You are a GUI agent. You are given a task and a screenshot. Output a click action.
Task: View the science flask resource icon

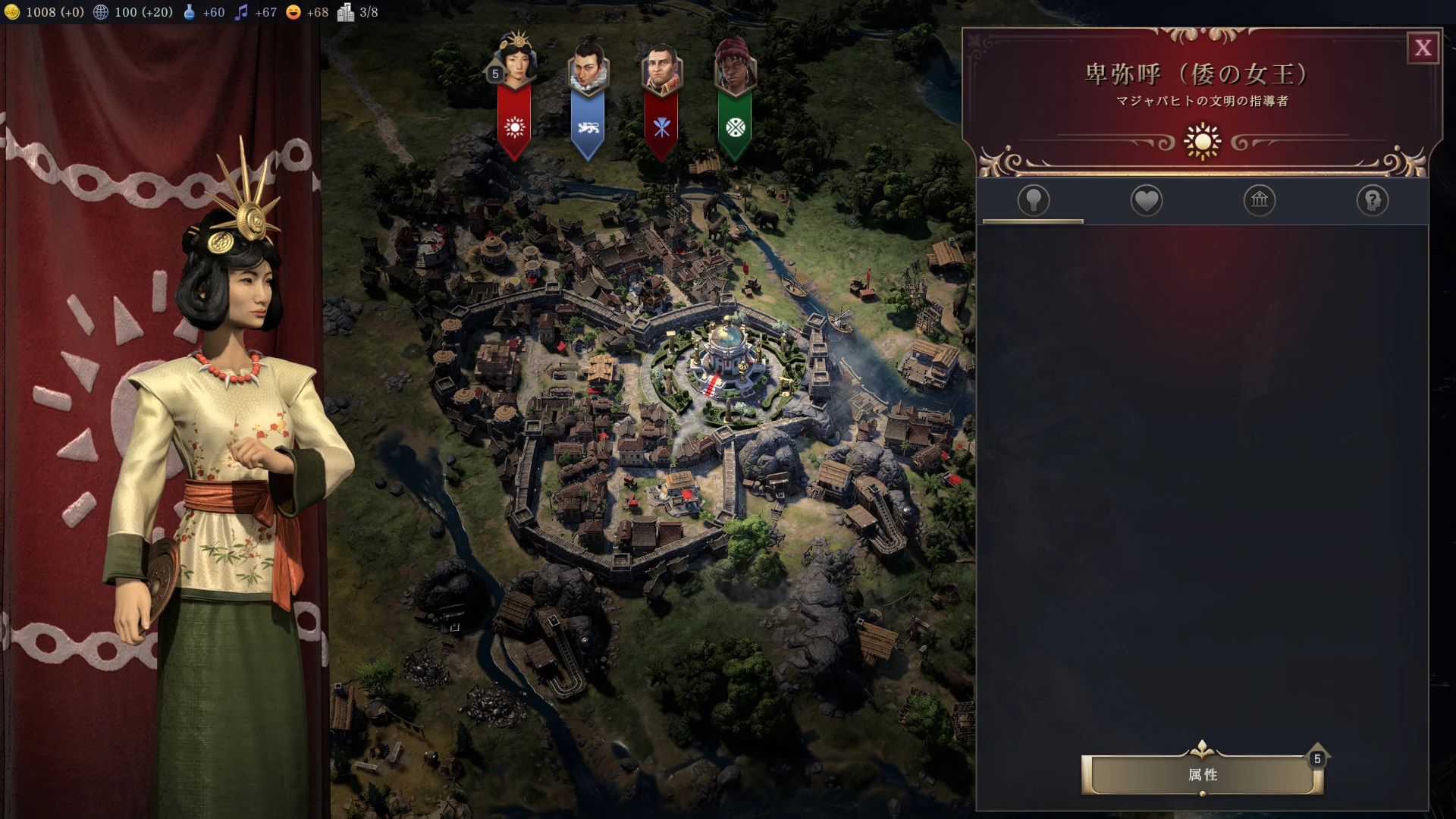189,12
